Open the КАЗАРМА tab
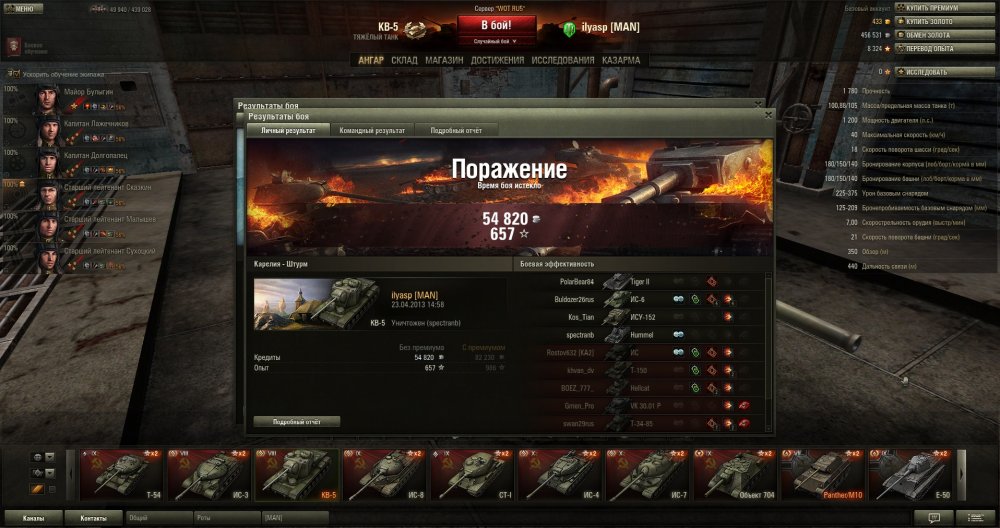The width and height of the screenshot is (1000, 528). coord(621,60)
